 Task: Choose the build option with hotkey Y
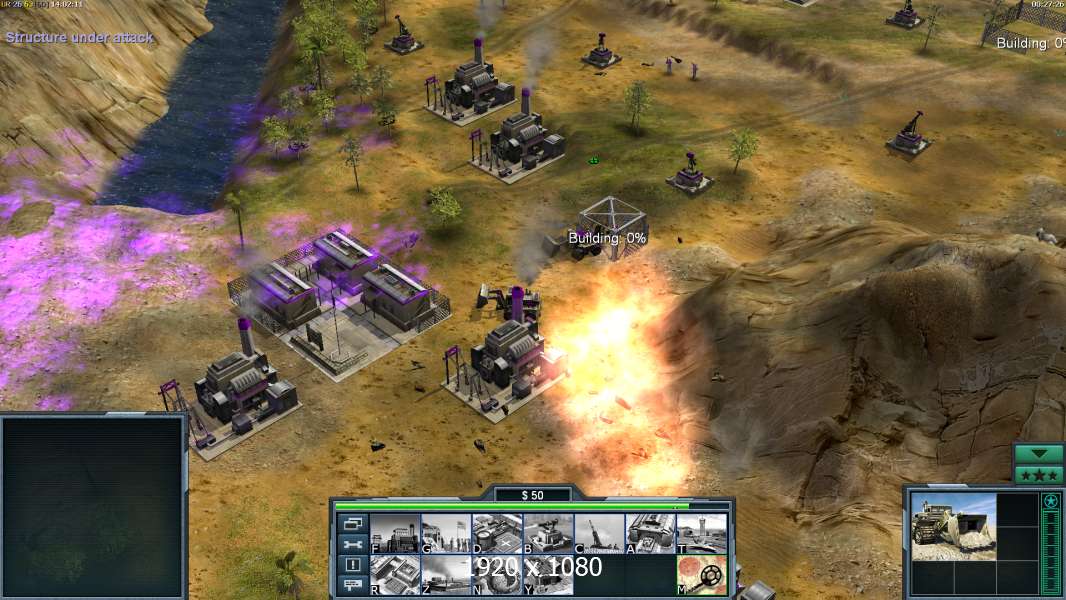coord(548,574)
